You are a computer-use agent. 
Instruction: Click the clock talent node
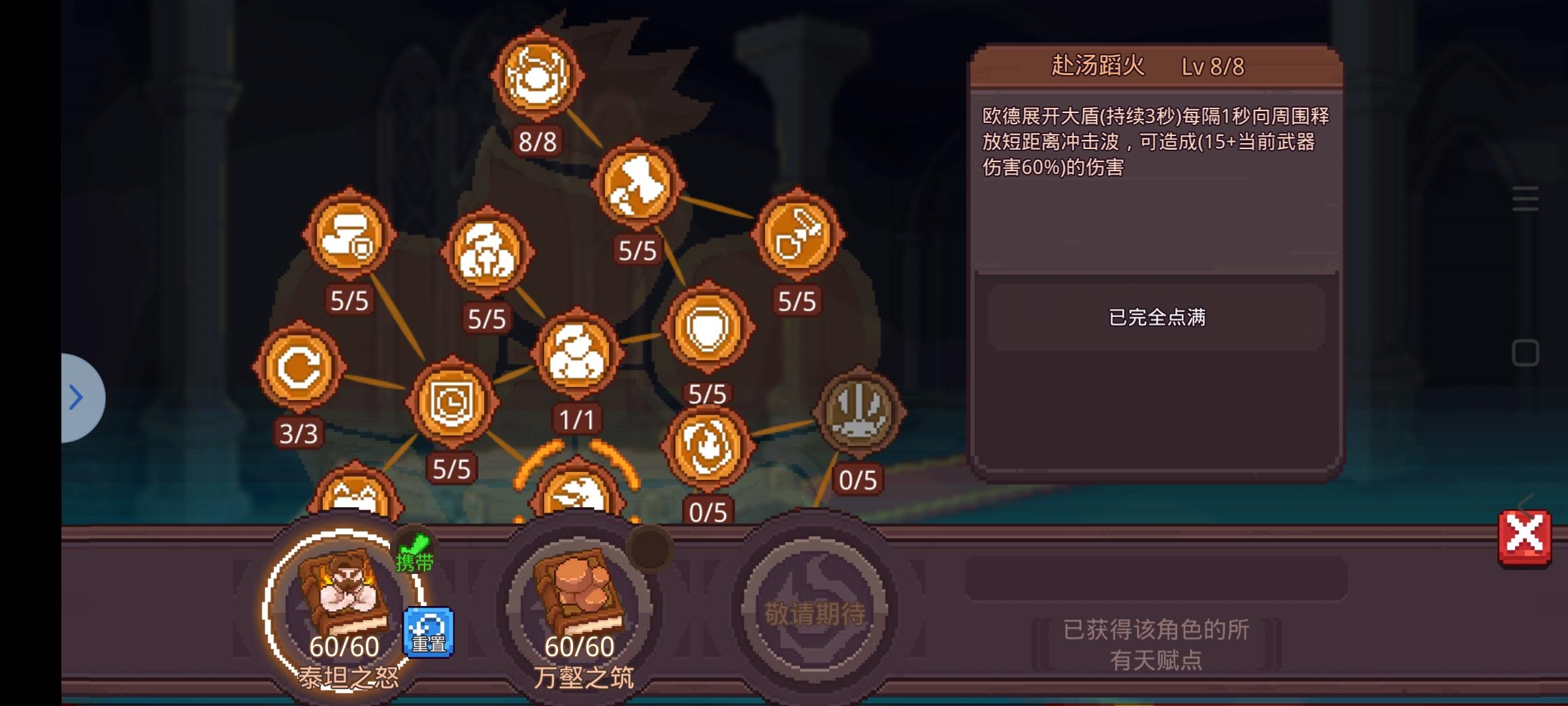coord(453,402)
